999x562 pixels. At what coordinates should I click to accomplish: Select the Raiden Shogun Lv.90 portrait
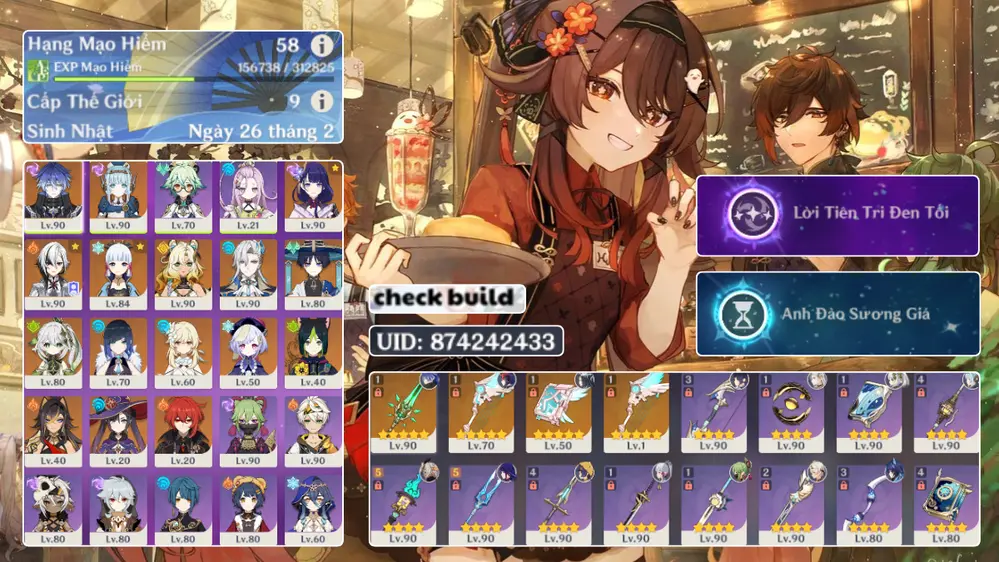pos(313,196)
